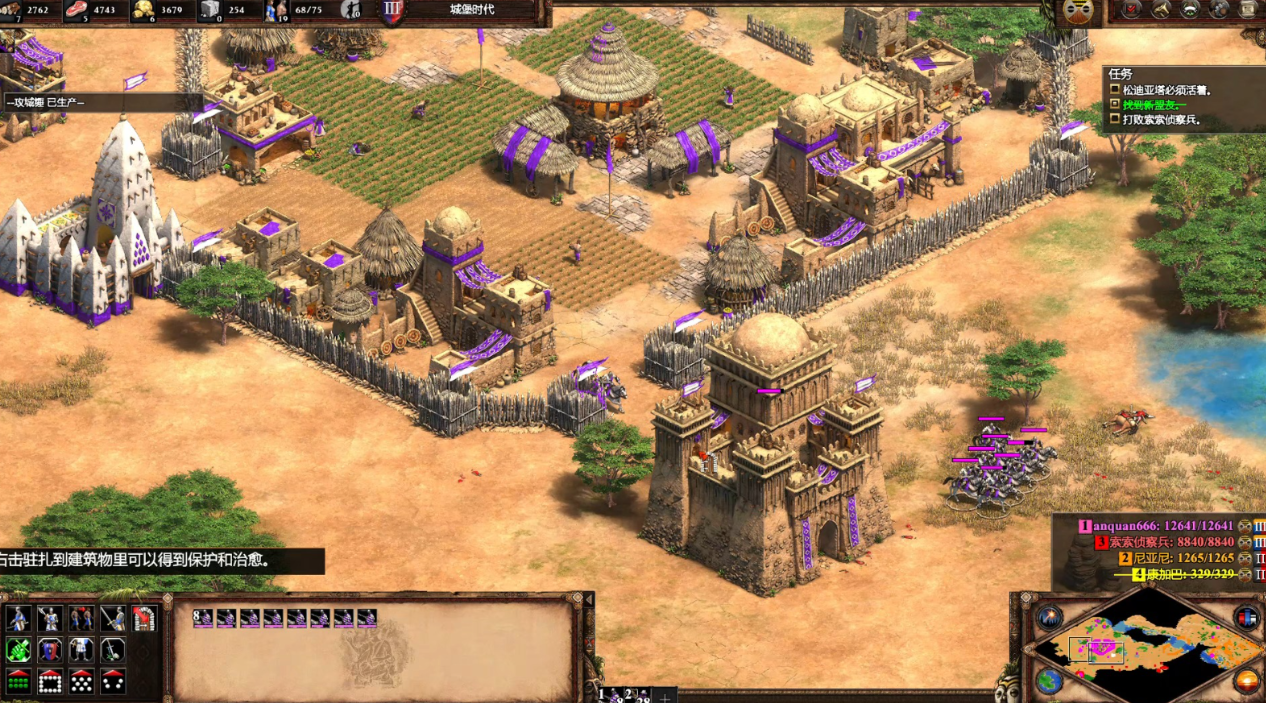Choose the shield with crossed swords stance
Image resolution: width=1266 pixels, height=703 pixels.
click(x=50, y=651)
